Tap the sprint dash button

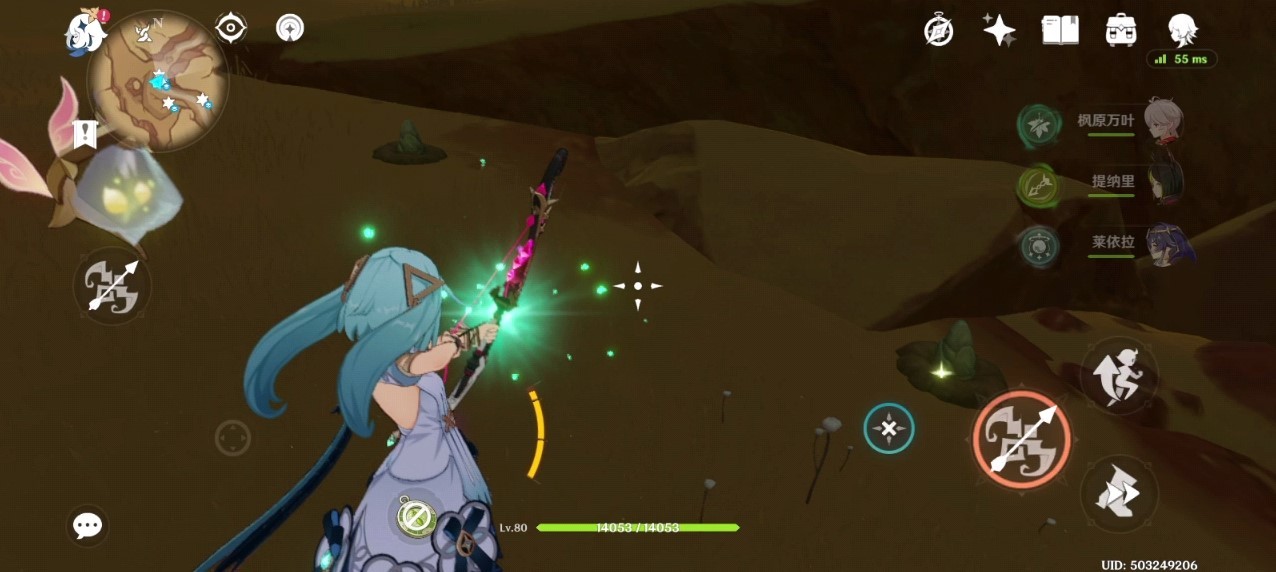pyautogui.click(x=1119, y=494)
